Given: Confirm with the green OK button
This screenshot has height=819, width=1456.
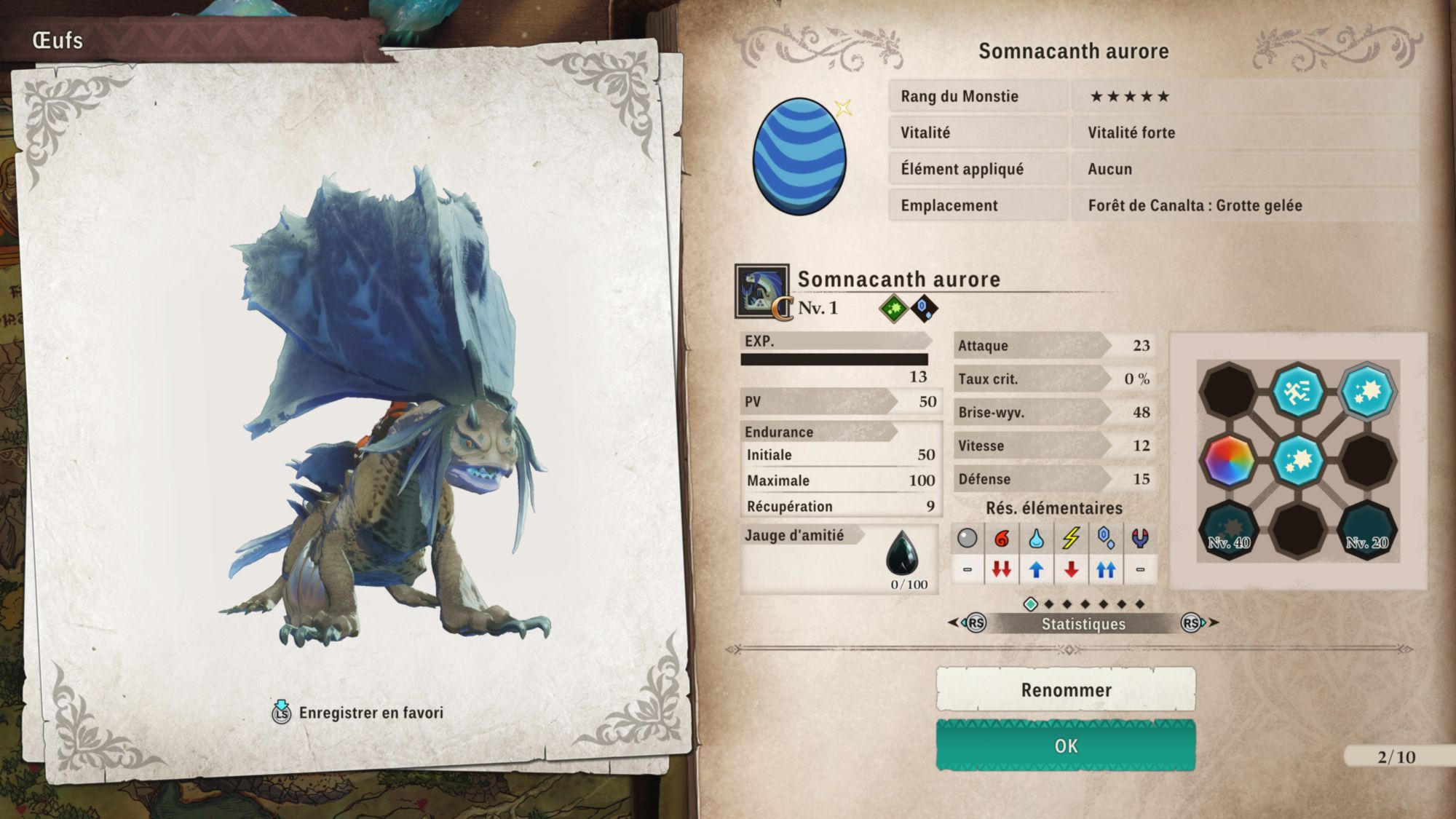Looking at the screenshot, I should (x=1065, y=745).
